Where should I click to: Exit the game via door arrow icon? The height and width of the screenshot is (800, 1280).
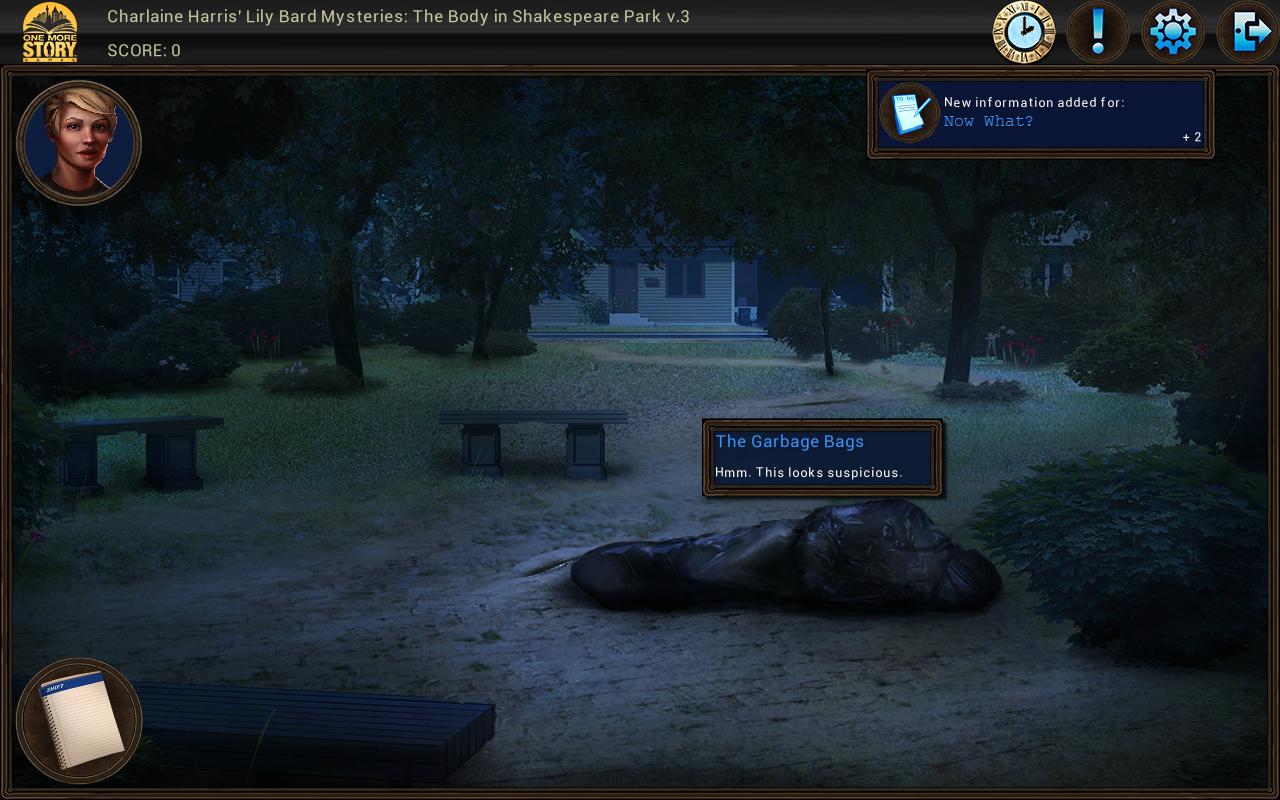tap(1247, 33)
